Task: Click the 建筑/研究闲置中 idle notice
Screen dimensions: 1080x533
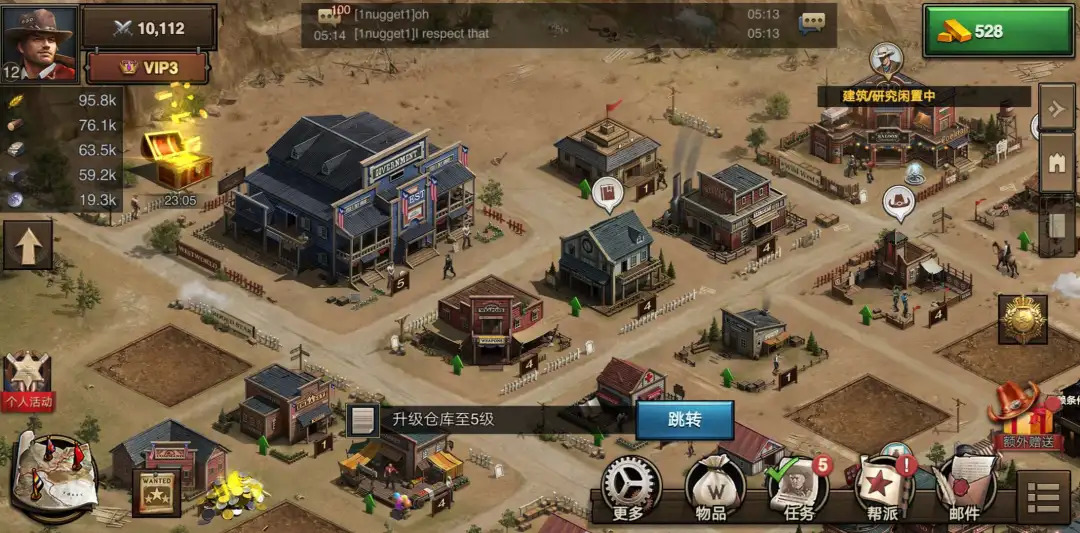Action: click(x=888, y=96)
